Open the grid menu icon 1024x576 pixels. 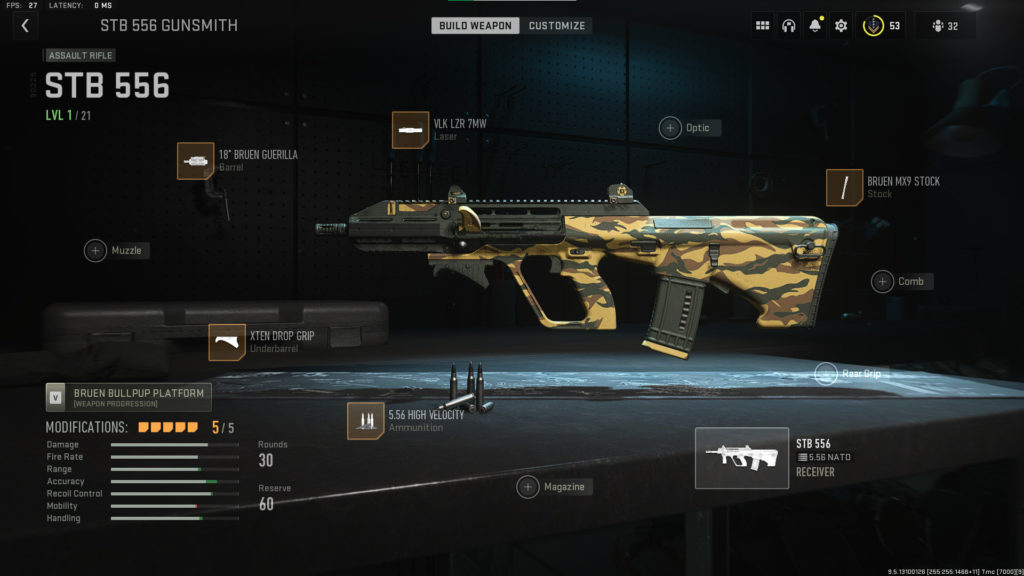pyautogui.click(x=762, y=26)
